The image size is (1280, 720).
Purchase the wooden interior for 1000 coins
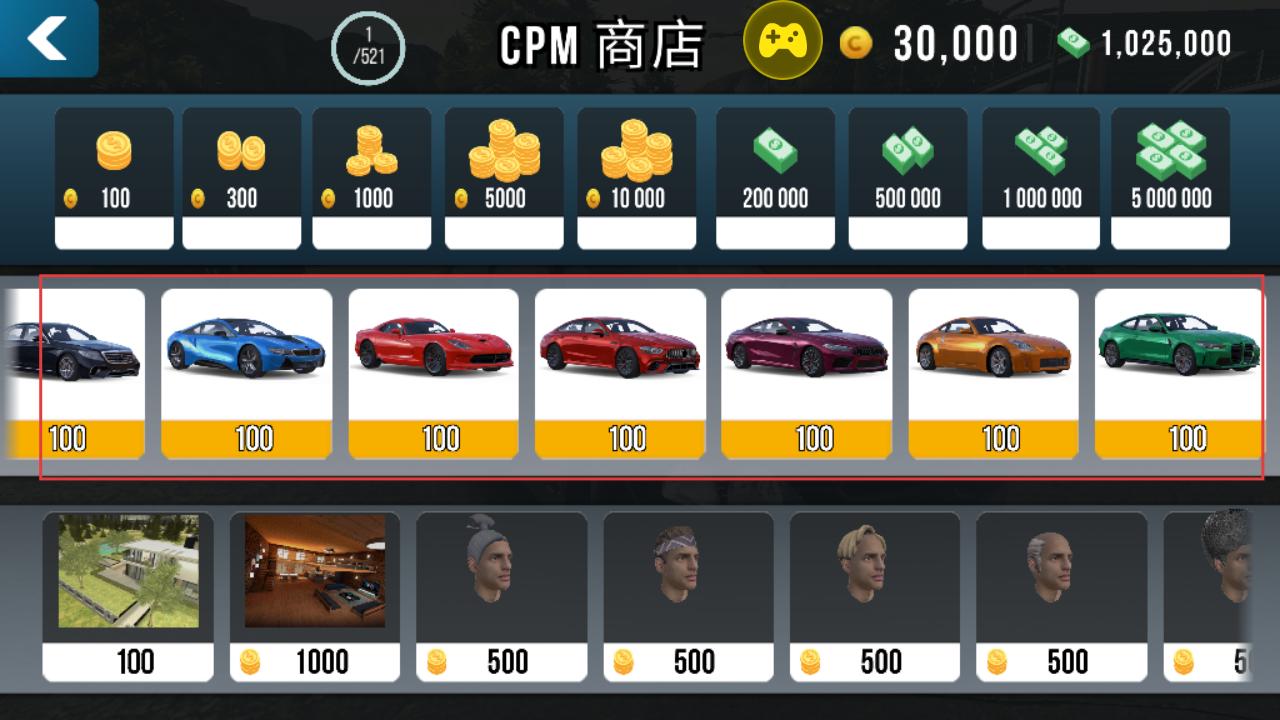(x=315, y=596)
